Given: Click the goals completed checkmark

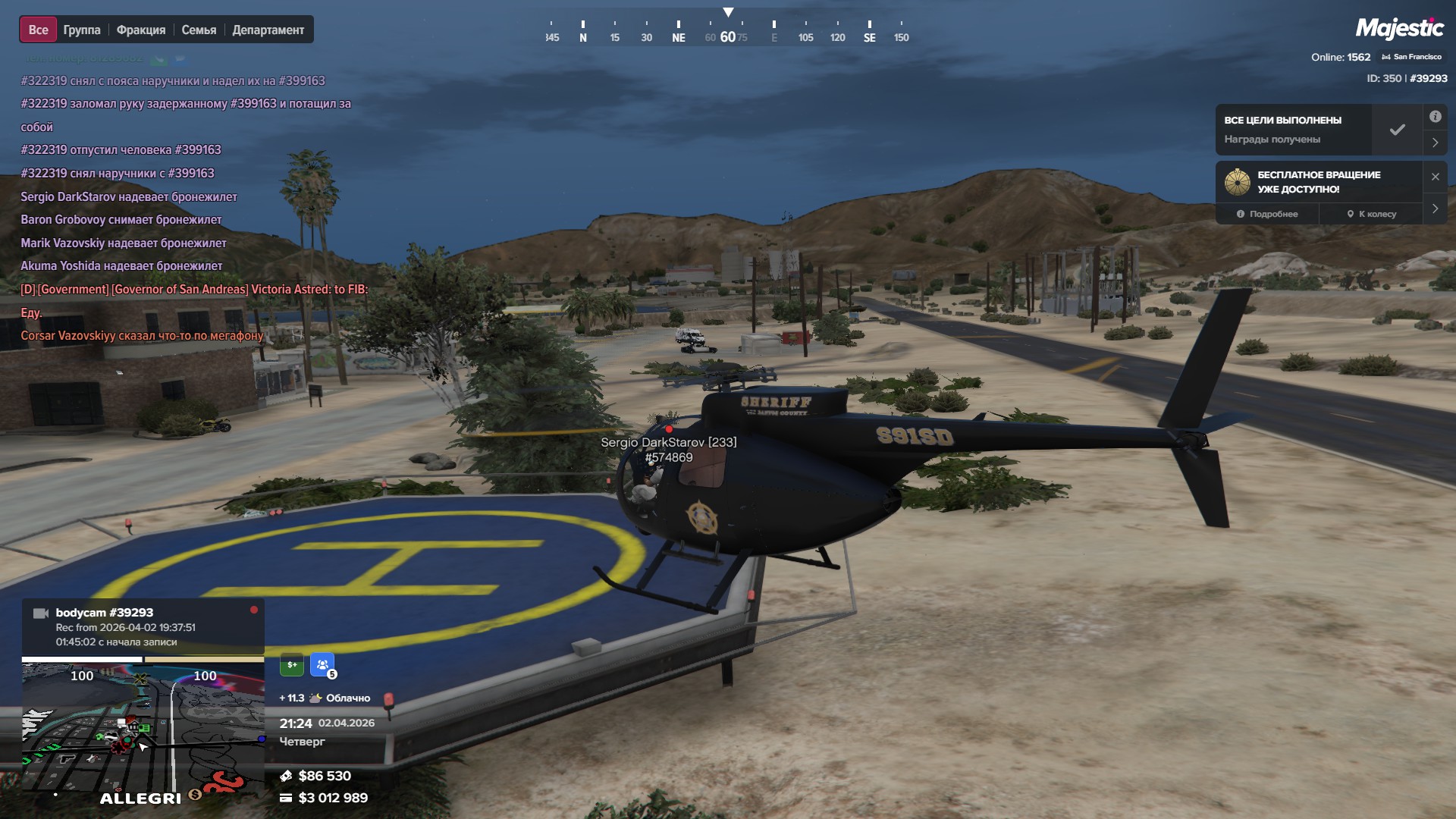Looking at the screenshot, I should pyautogui.click(x=1397, y=130).
